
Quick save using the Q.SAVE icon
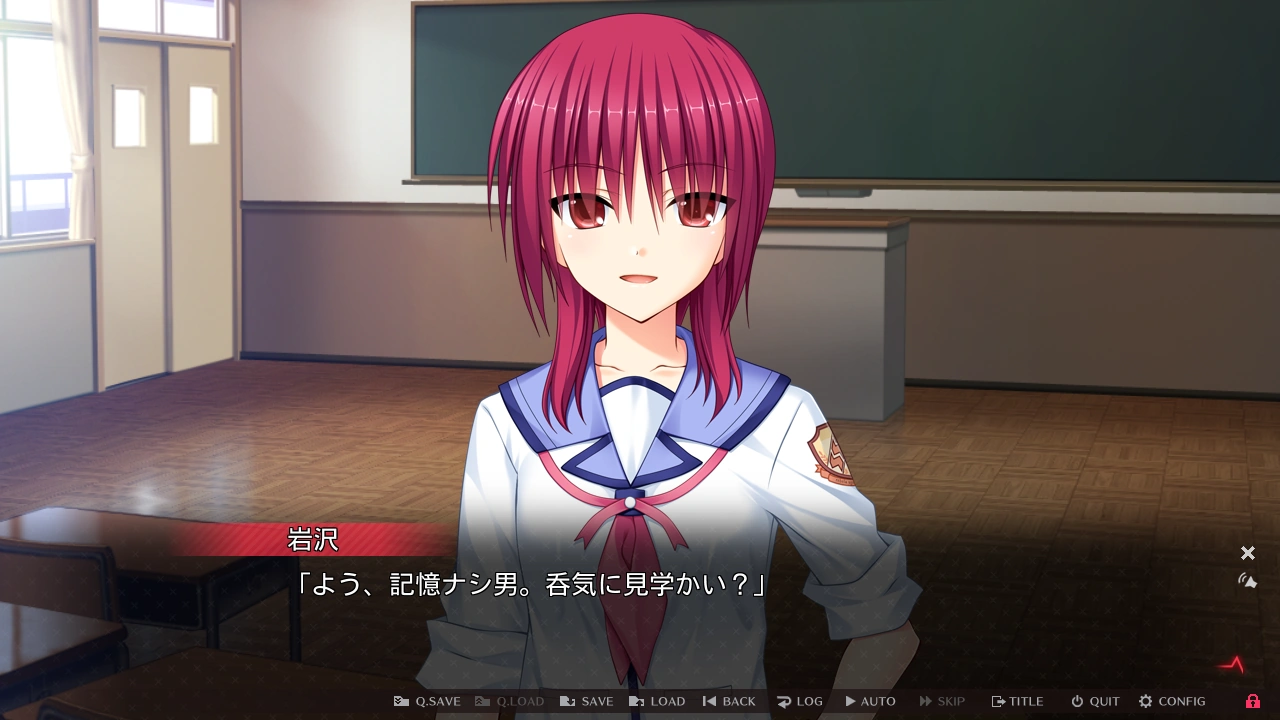pyautogui.click(x=400, y=701)
